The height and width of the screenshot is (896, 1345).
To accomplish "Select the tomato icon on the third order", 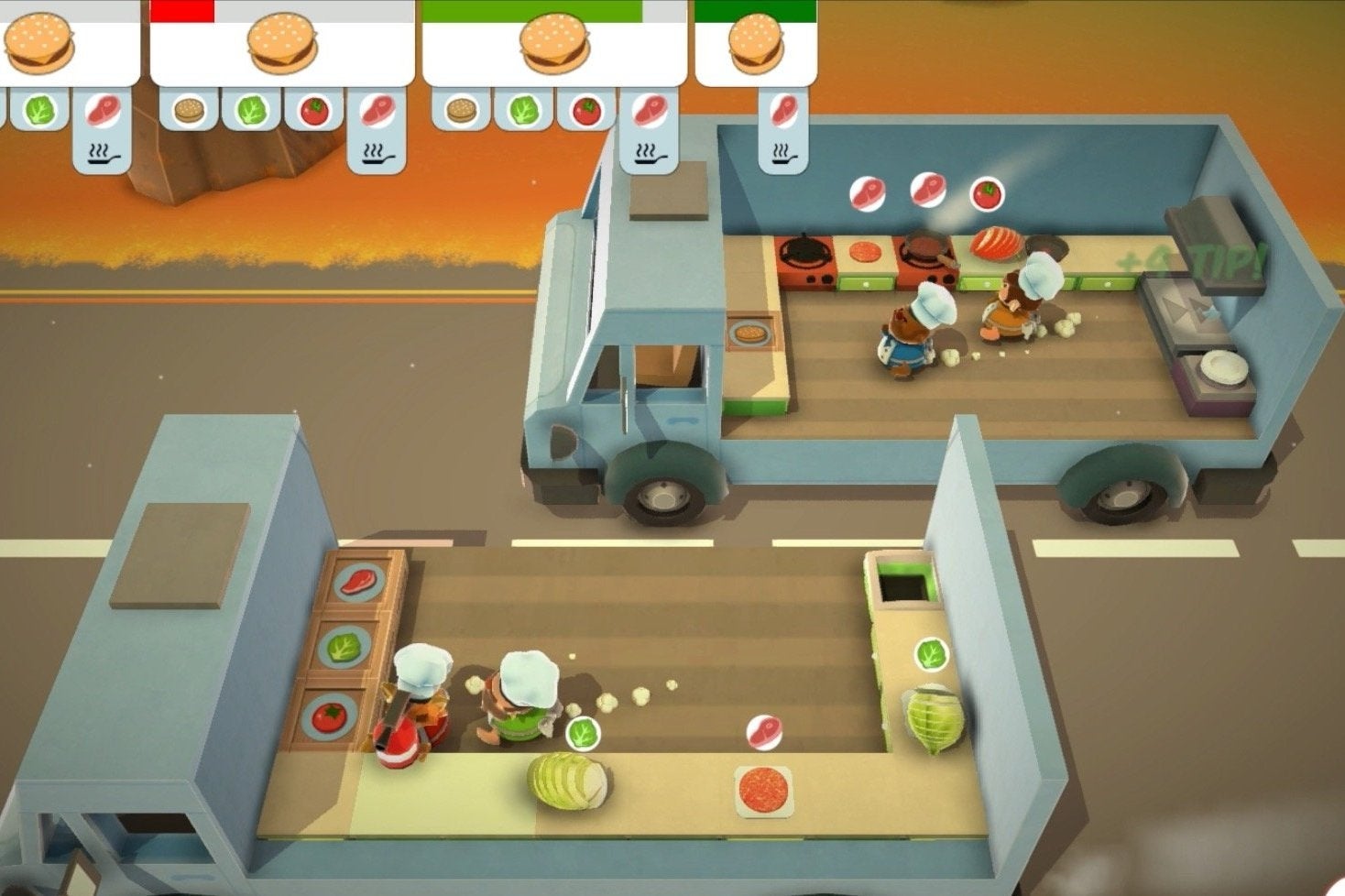I will coord(587,112).
